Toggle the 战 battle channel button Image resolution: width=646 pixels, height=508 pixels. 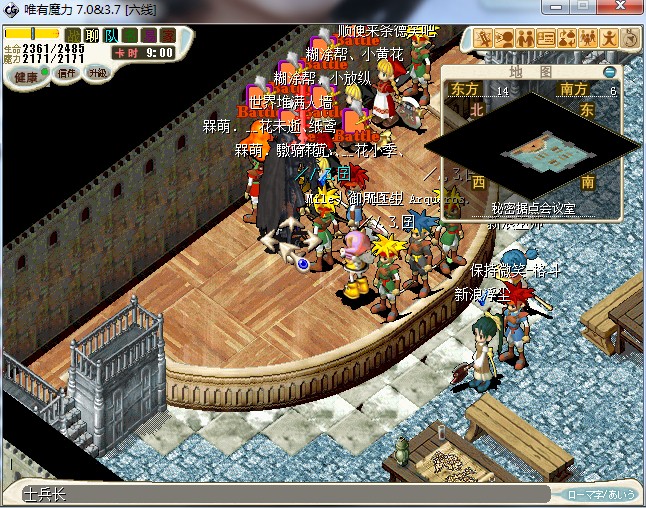[73, 35]
